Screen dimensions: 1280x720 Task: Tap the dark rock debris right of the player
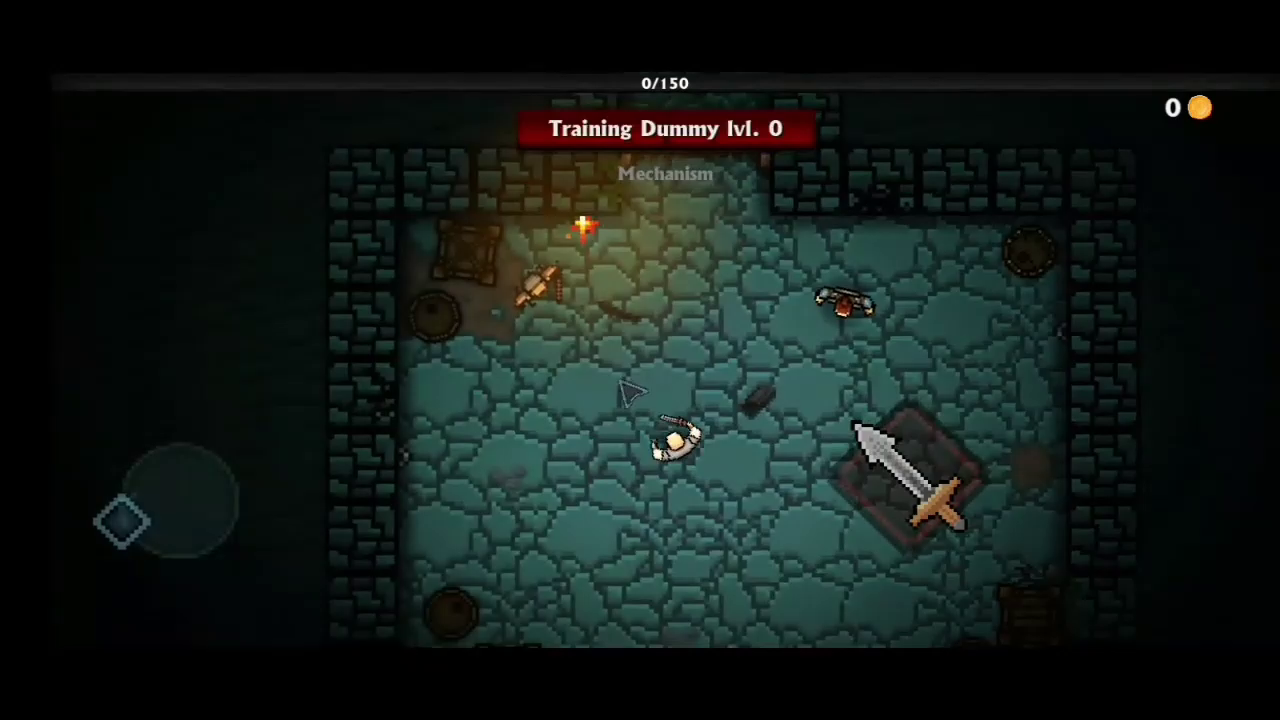point(760,398)
